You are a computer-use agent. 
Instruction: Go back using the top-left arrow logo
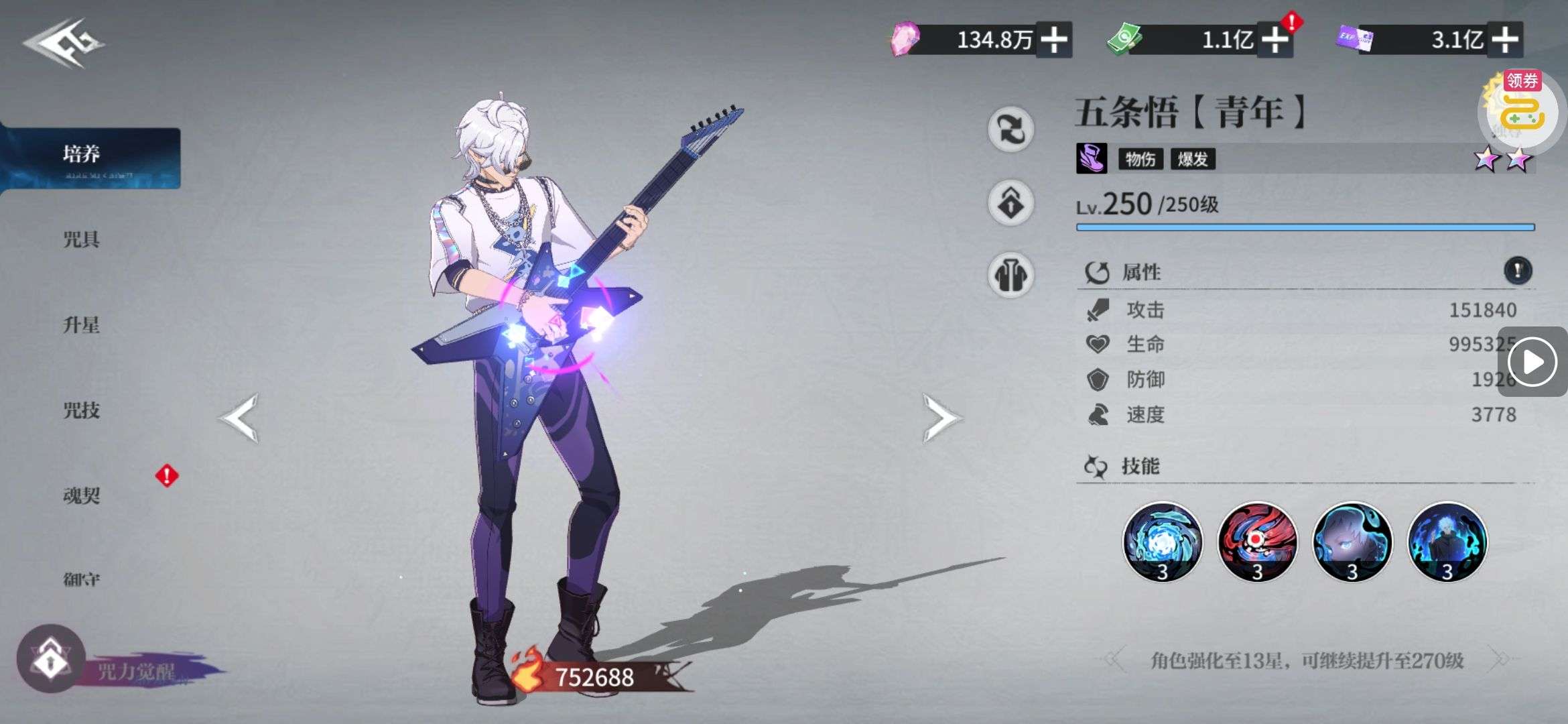[64, 43]
